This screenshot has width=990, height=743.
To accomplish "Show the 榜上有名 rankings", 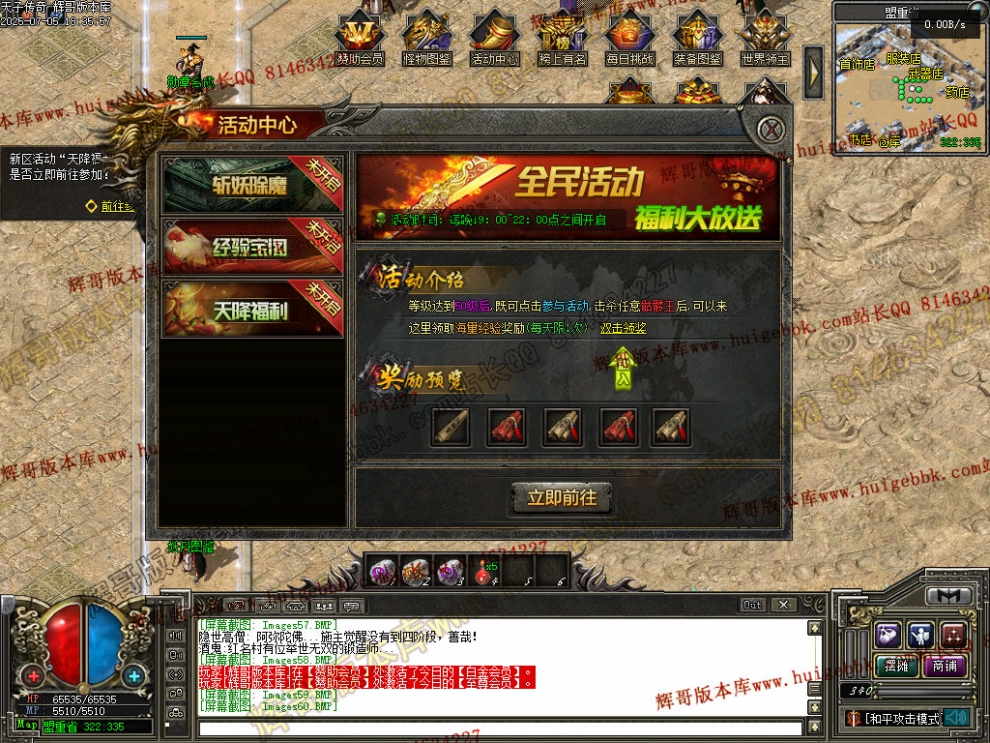I will click(562, 38).
